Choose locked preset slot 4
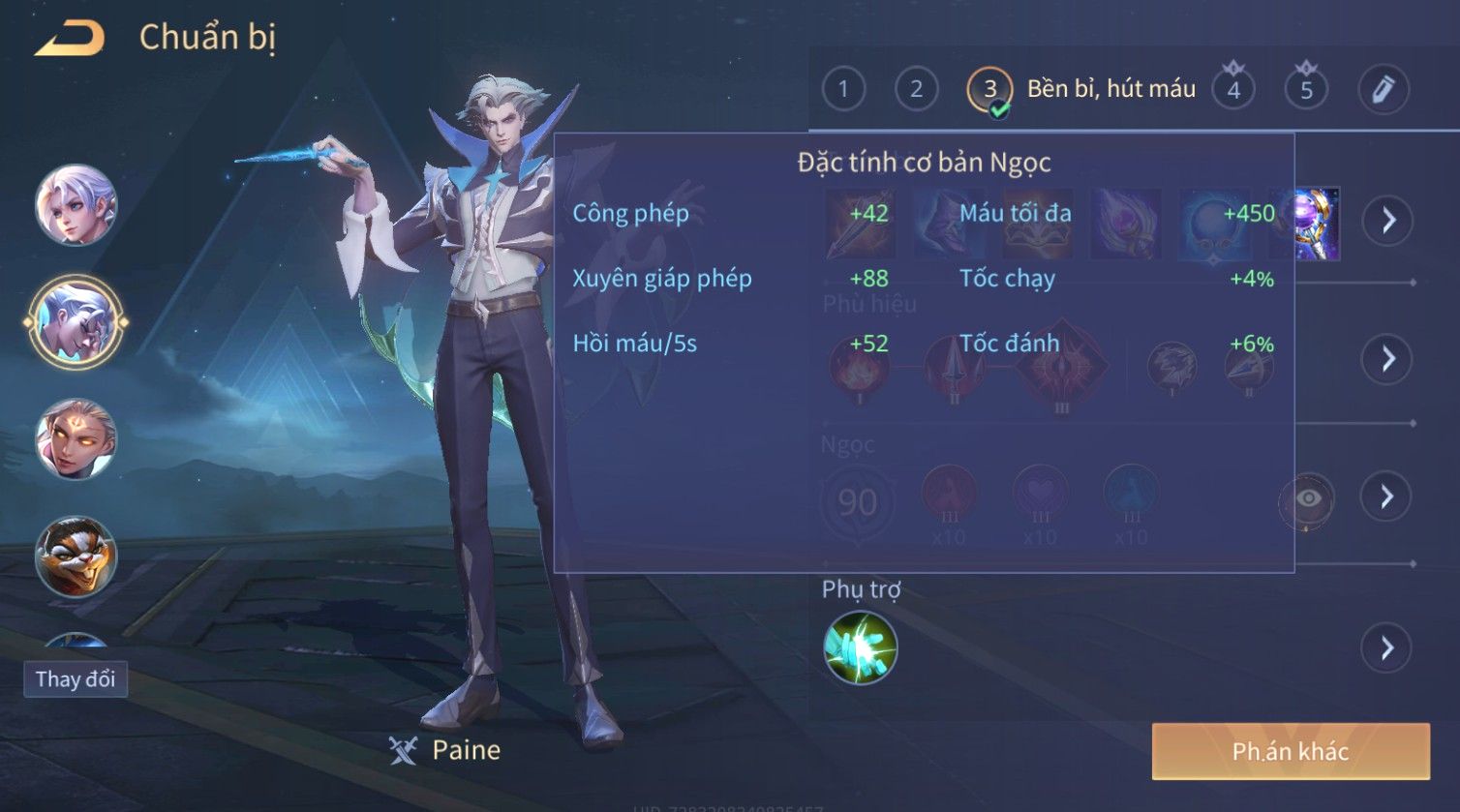The width and height of the screenshot is (1460, 812). [1233, 90]
